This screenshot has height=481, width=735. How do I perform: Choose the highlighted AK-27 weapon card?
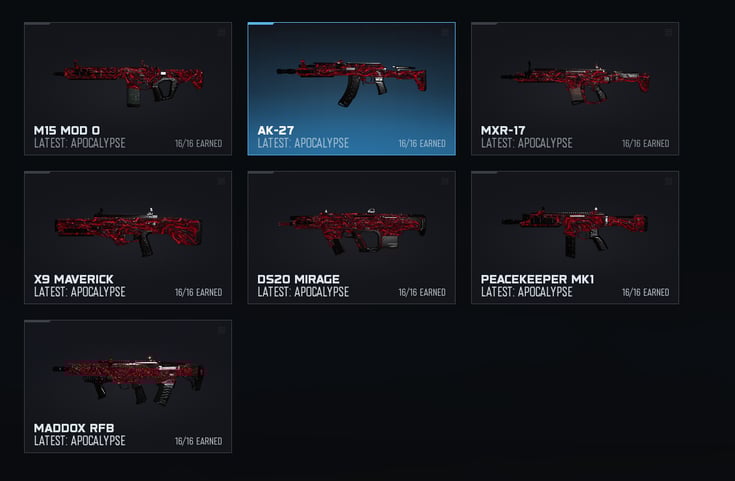click(x=352, y=89)
